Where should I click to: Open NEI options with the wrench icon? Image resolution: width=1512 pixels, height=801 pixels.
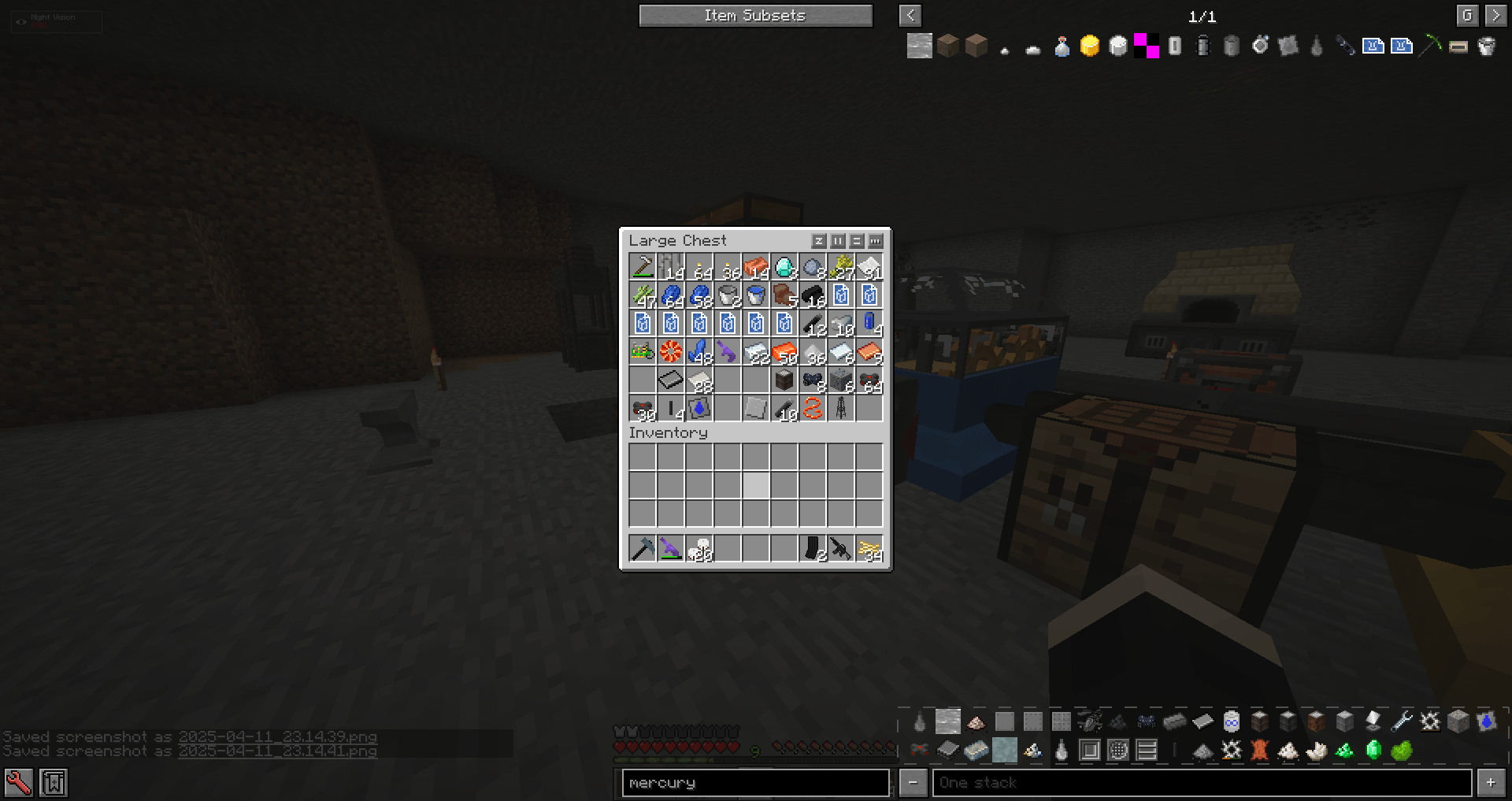pyautogui.click(x=19, y=782)
